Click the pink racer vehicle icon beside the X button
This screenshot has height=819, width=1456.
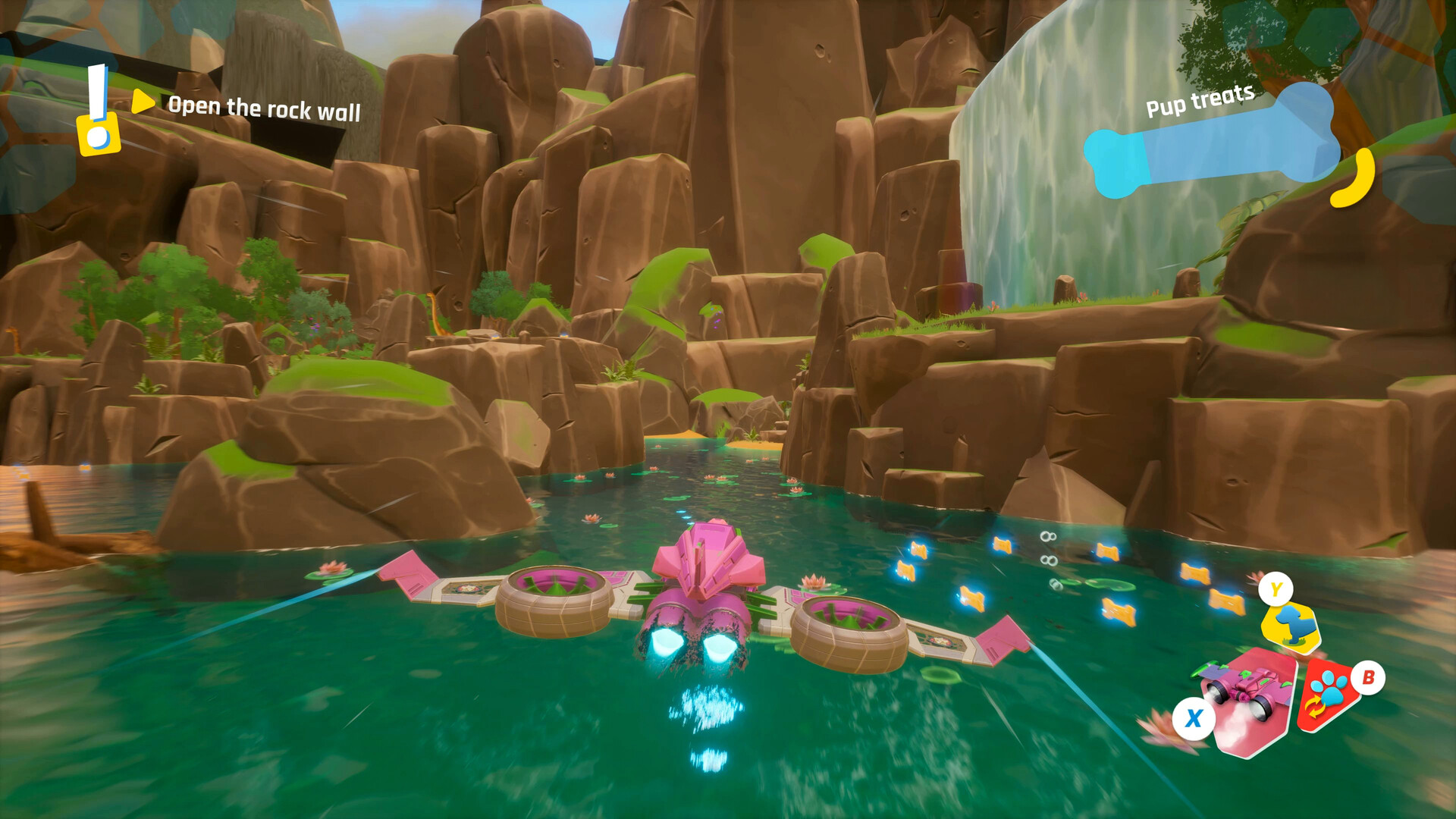[x=1244, y=686]
